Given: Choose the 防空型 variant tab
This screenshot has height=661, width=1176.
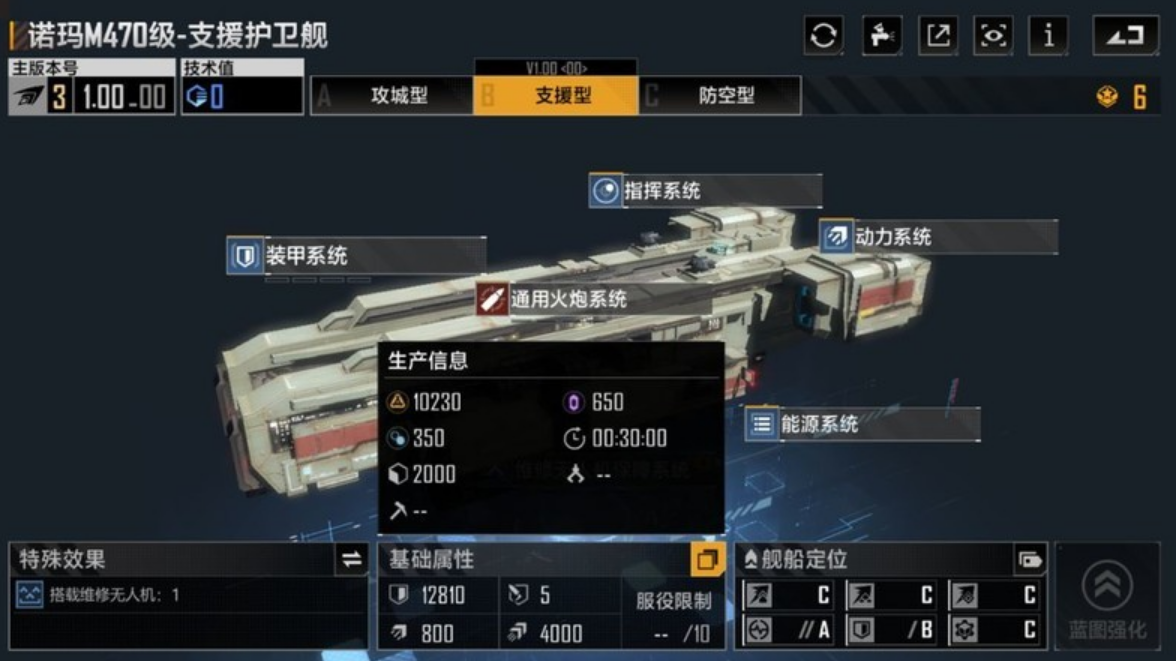Looking at the screenshot, I should point(720,96).
